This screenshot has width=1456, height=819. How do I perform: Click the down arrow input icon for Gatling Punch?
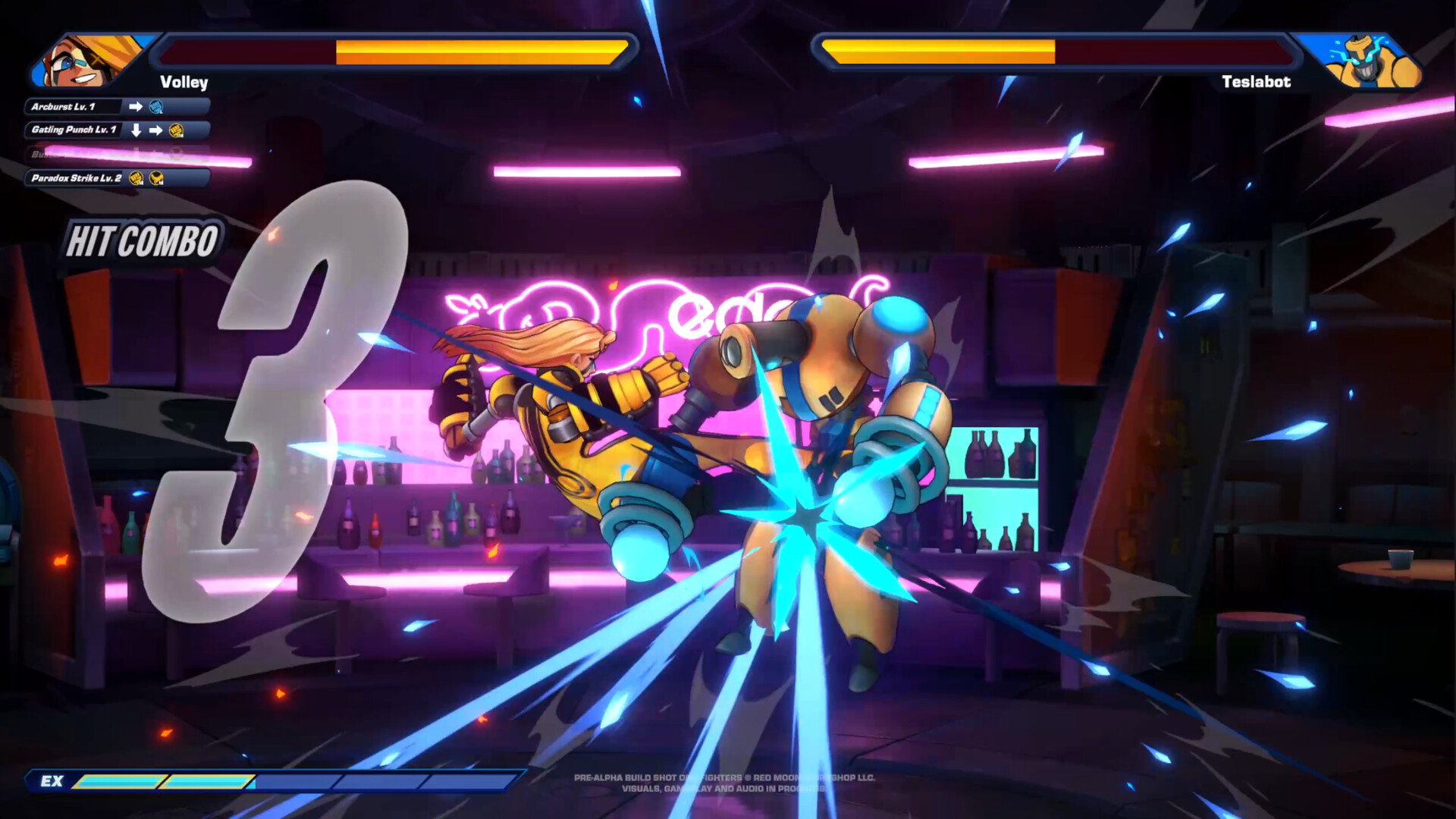136,130
